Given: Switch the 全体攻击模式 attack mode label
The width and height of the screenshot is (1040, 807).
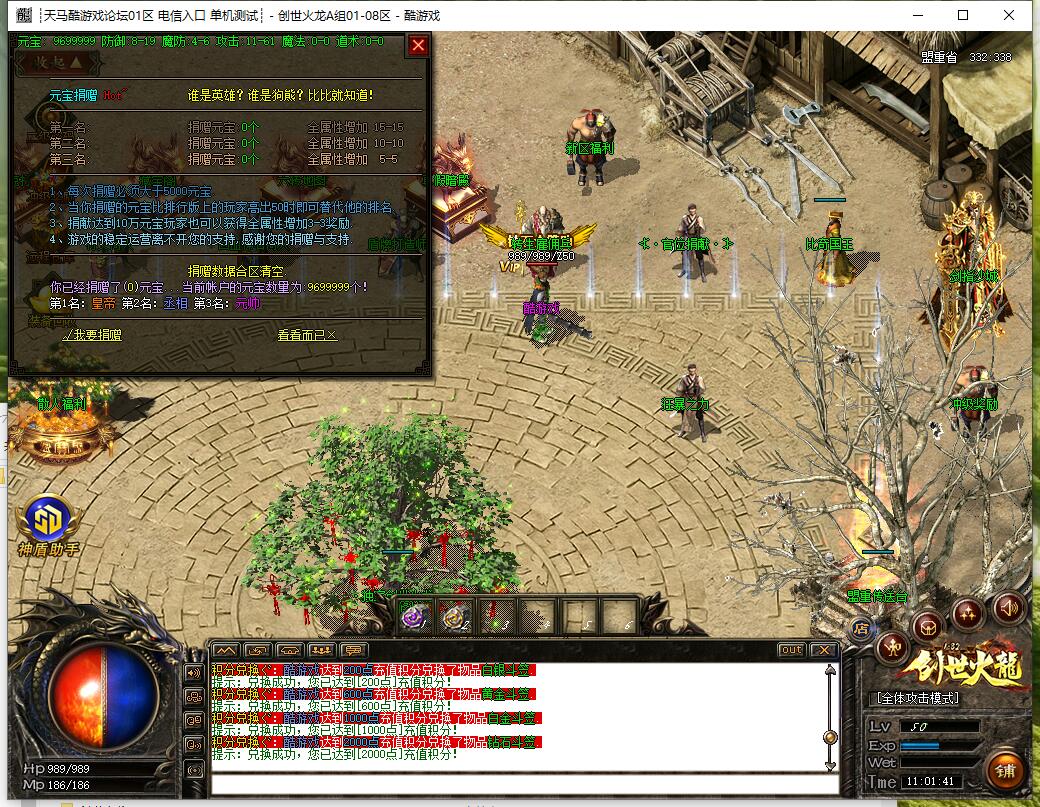Looking at the screenshot, I should [x=917, y=698].
